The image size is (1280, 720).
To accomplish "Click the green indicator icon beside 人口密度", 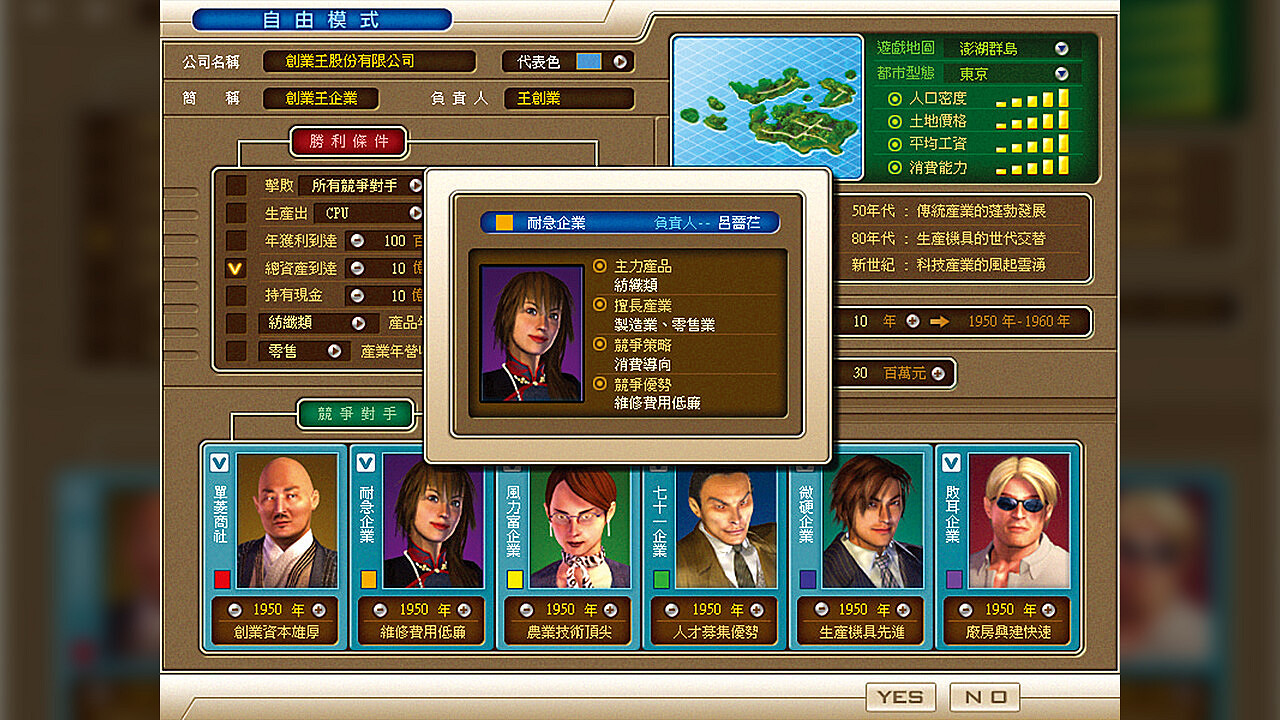I will [893, 100].
